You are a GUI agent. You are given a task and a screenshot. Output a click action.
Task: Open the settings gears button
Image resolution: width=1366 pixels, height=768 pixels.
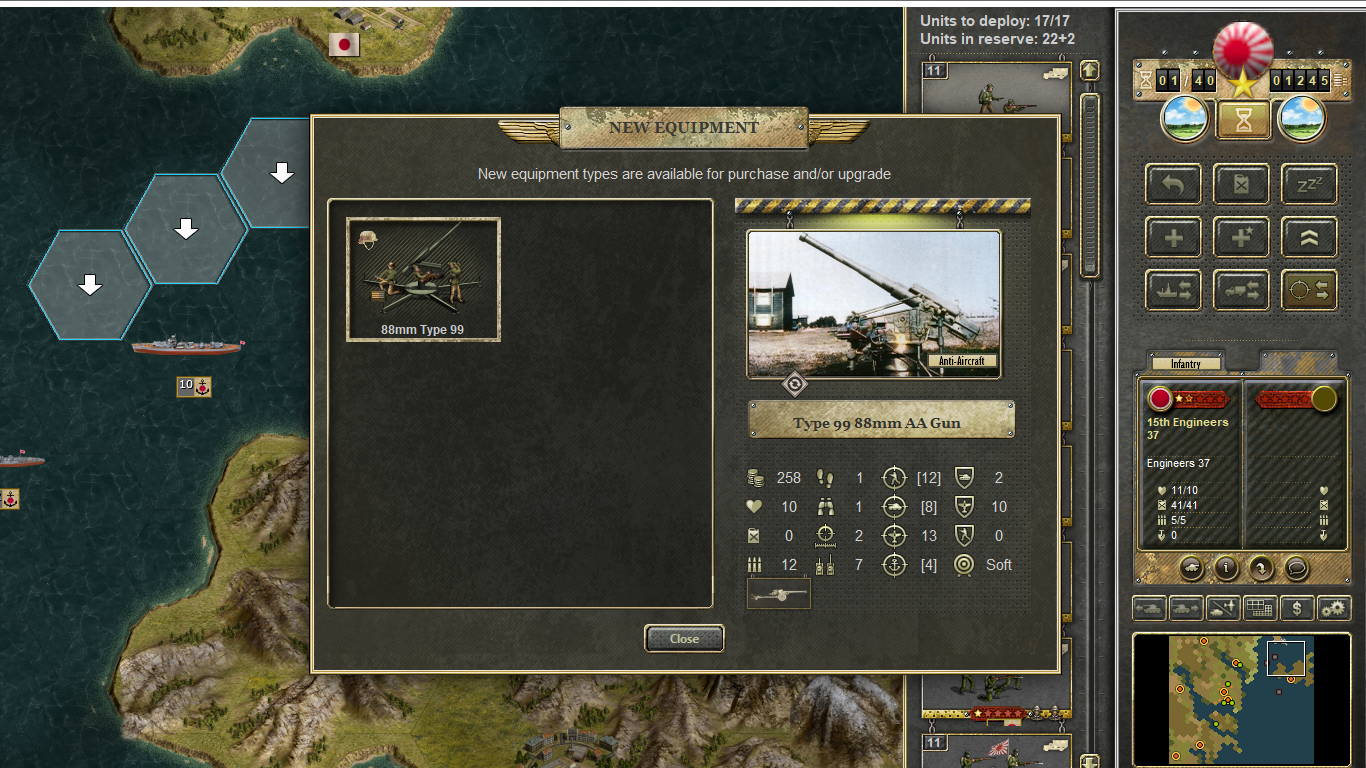point(1334,607)
